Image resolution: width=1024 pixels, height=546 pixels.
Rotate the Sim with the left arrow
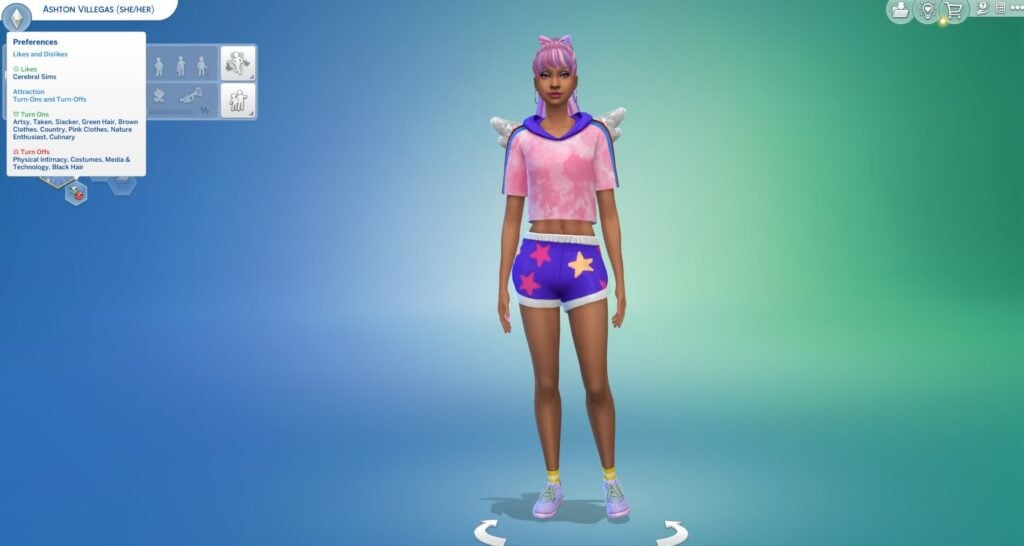[489, 532]
